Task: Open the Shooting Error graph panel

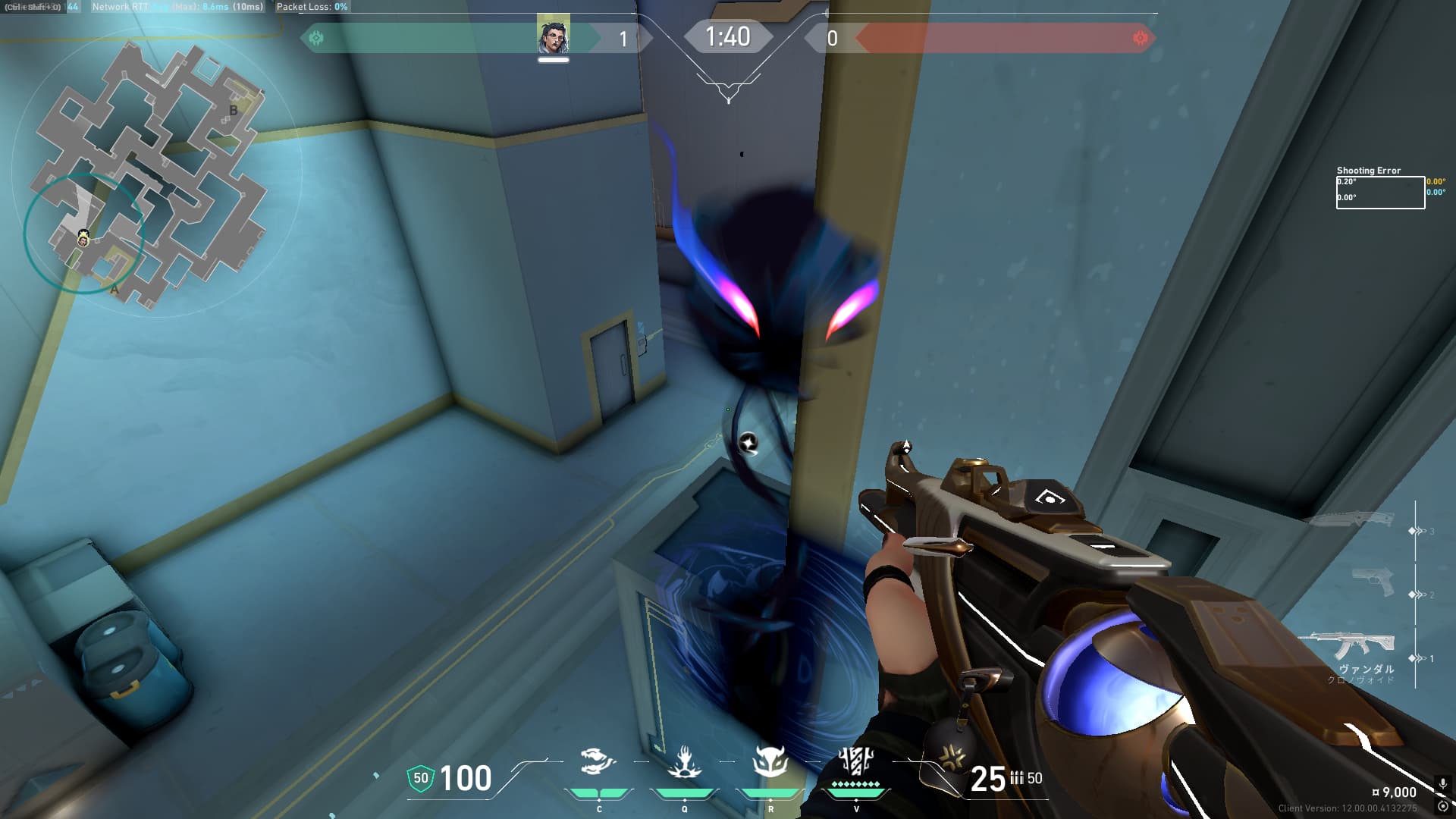Action: [1380, 192]
